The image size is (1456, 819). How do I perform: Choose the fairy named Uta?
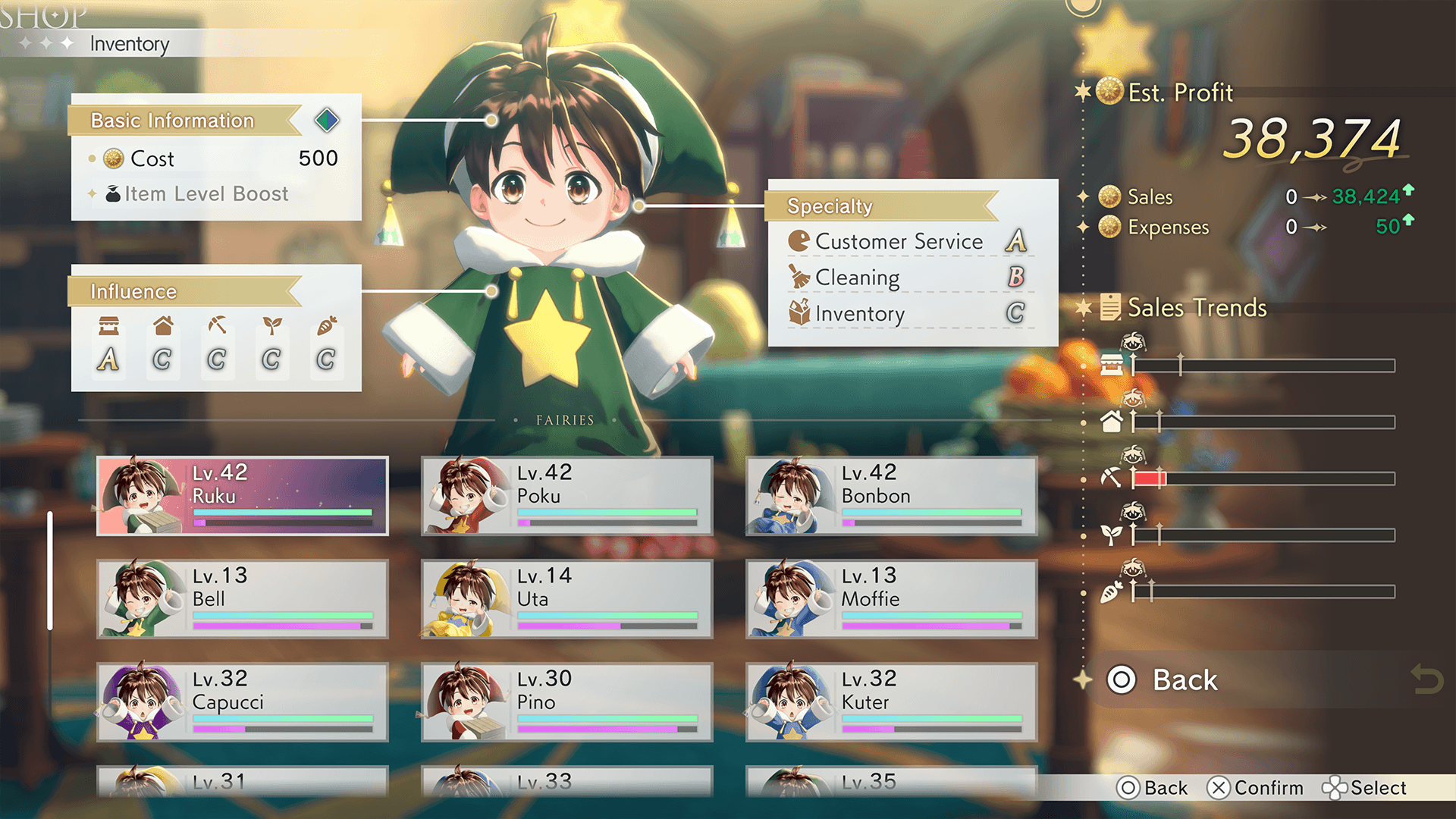[567, 599]
